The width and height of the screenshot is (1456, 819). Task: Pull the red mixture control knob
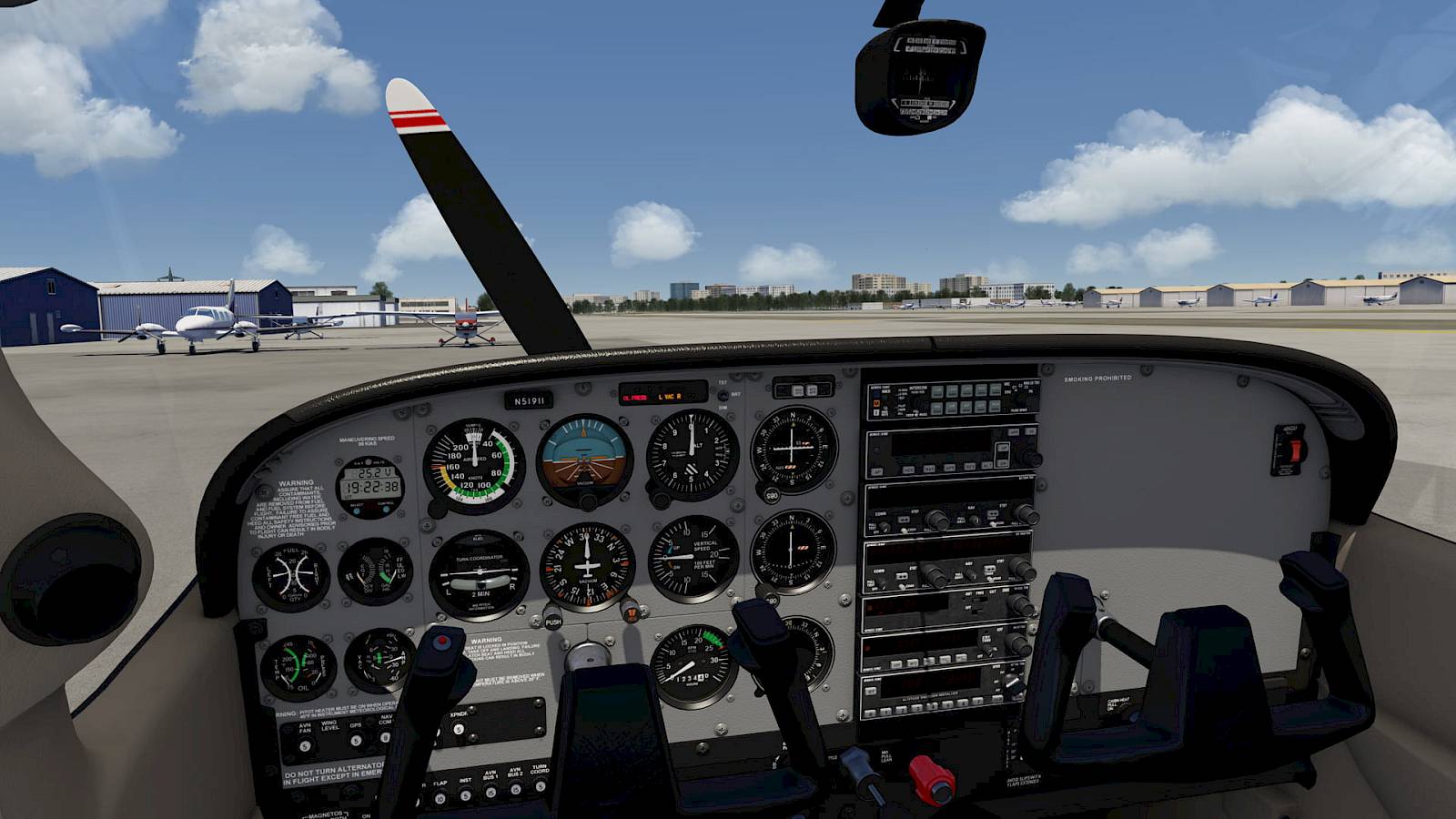[930, 778]
